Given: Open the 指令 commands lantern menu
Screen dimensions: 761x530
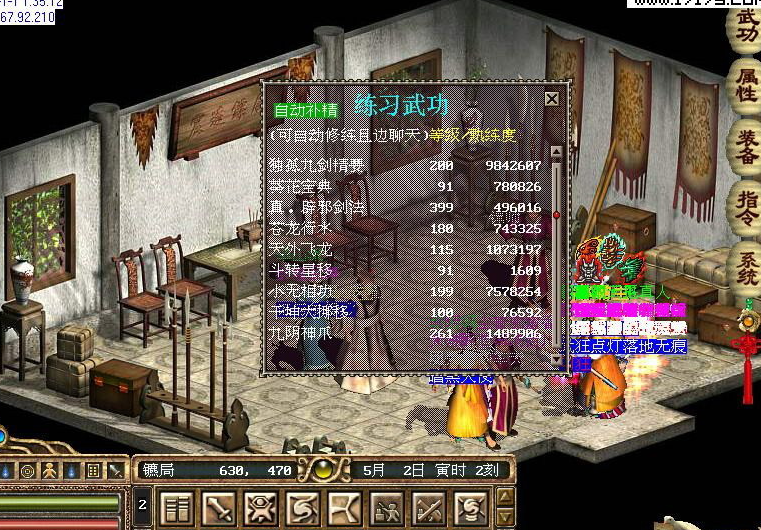Looking at the screenshot, I should click(746, 209).
